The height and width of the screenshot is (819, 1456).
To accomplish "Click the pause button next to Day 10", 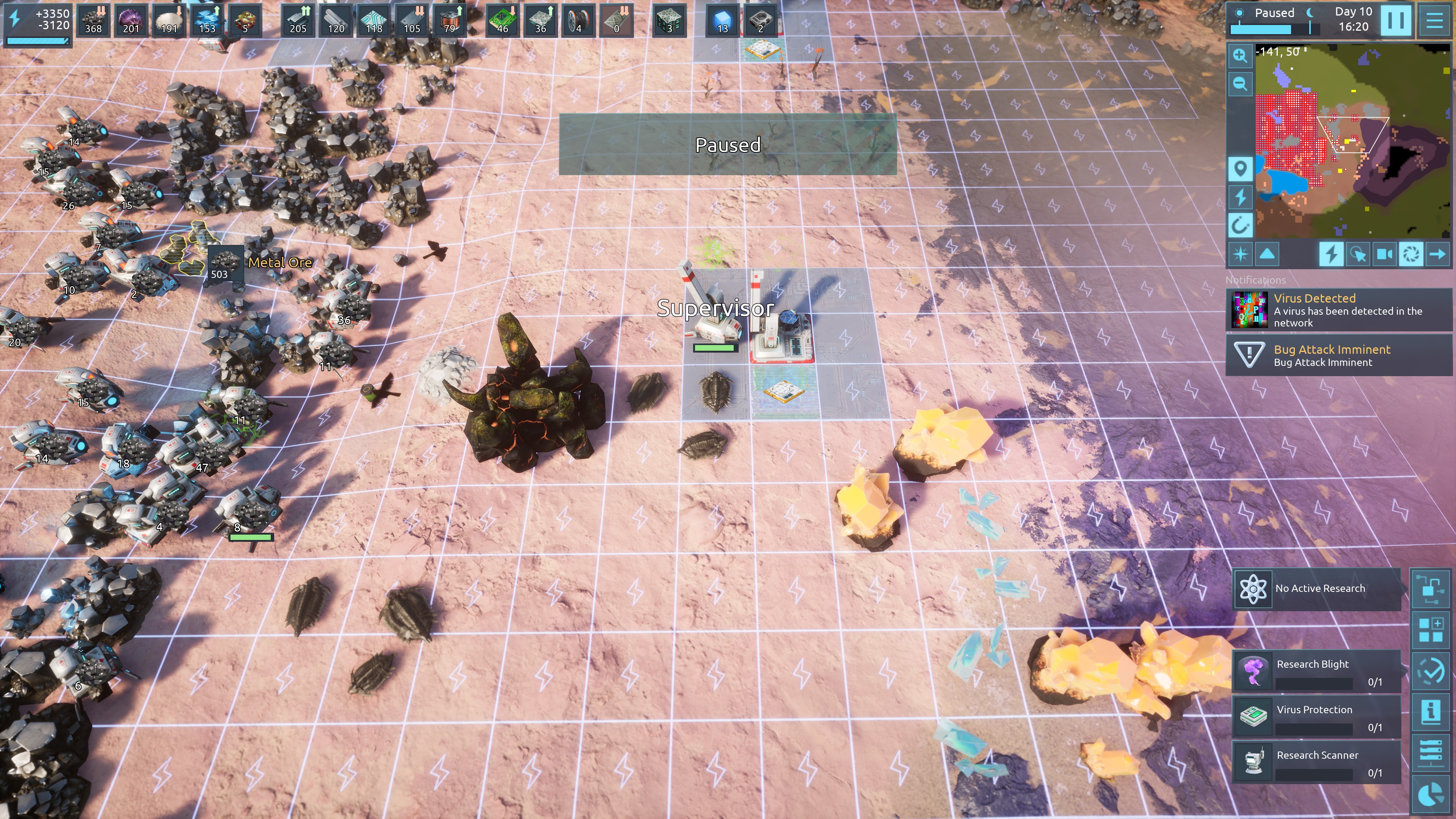I will pos(1395,20).
